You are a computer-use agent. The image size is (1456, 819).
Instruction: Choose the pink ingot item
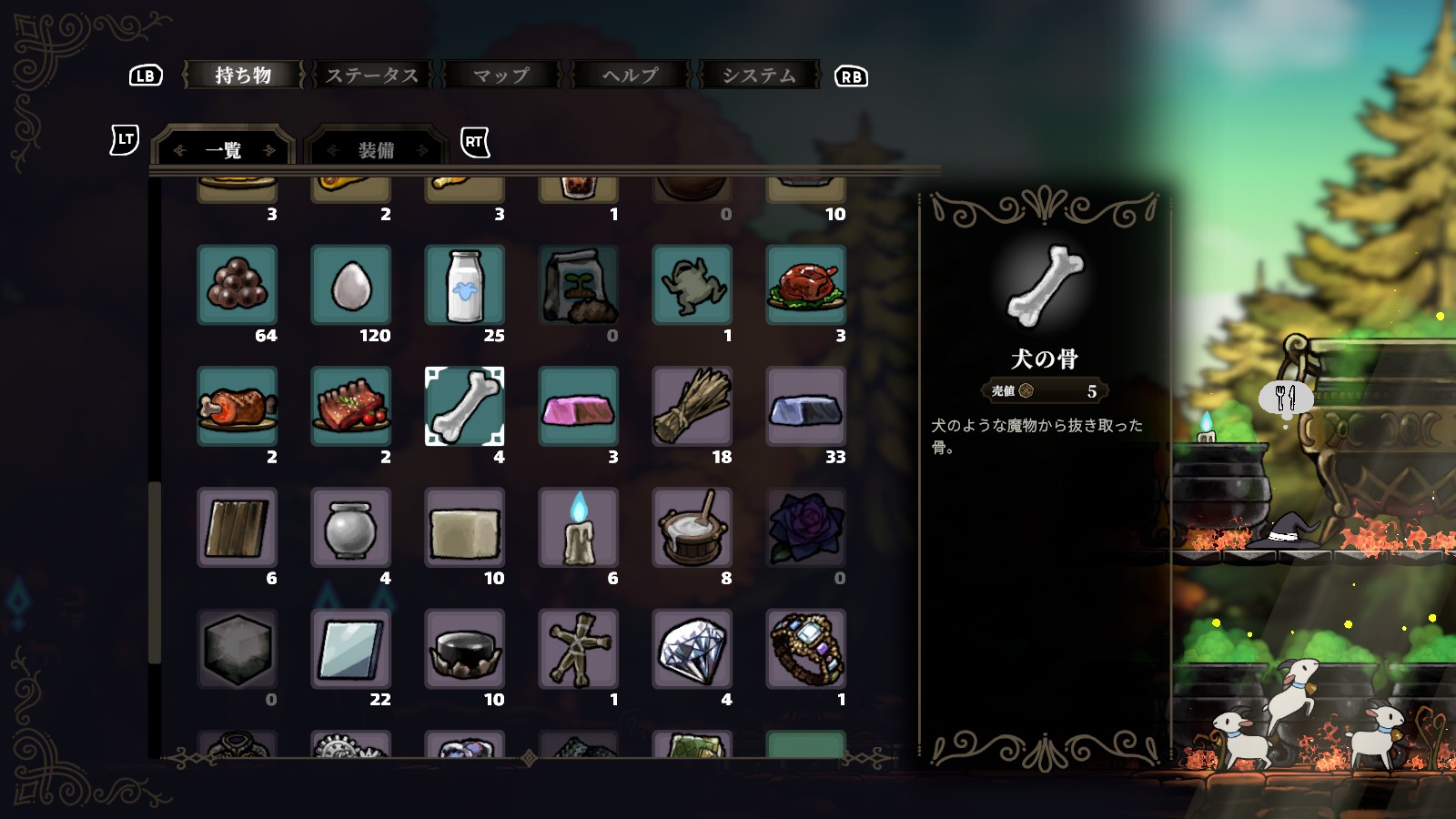[578, 406]
